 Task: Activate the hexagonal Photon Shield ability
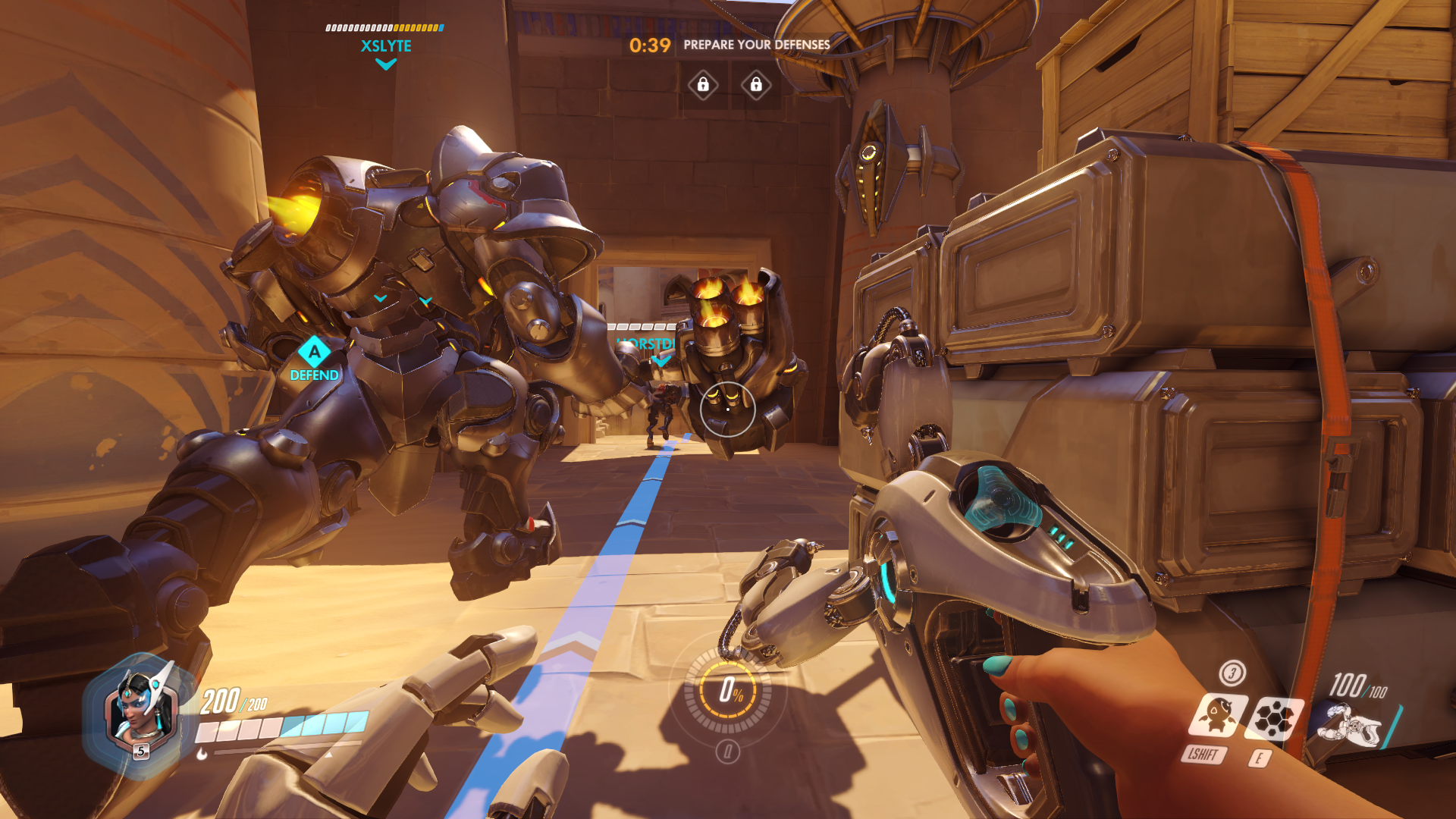(x=1274, y=717)
